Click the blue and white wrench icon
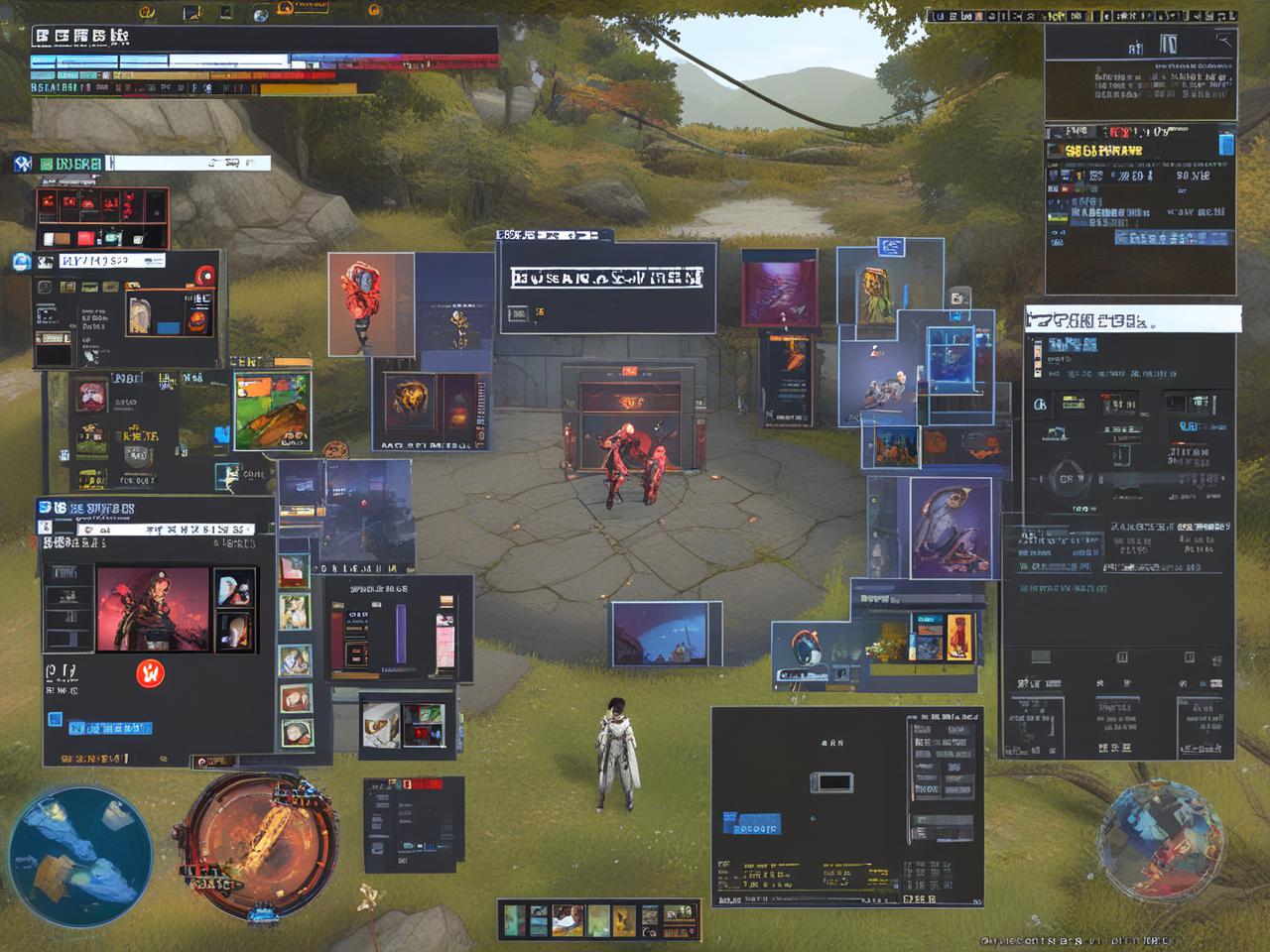This screenshot has width=1270, height=952. 23,164
